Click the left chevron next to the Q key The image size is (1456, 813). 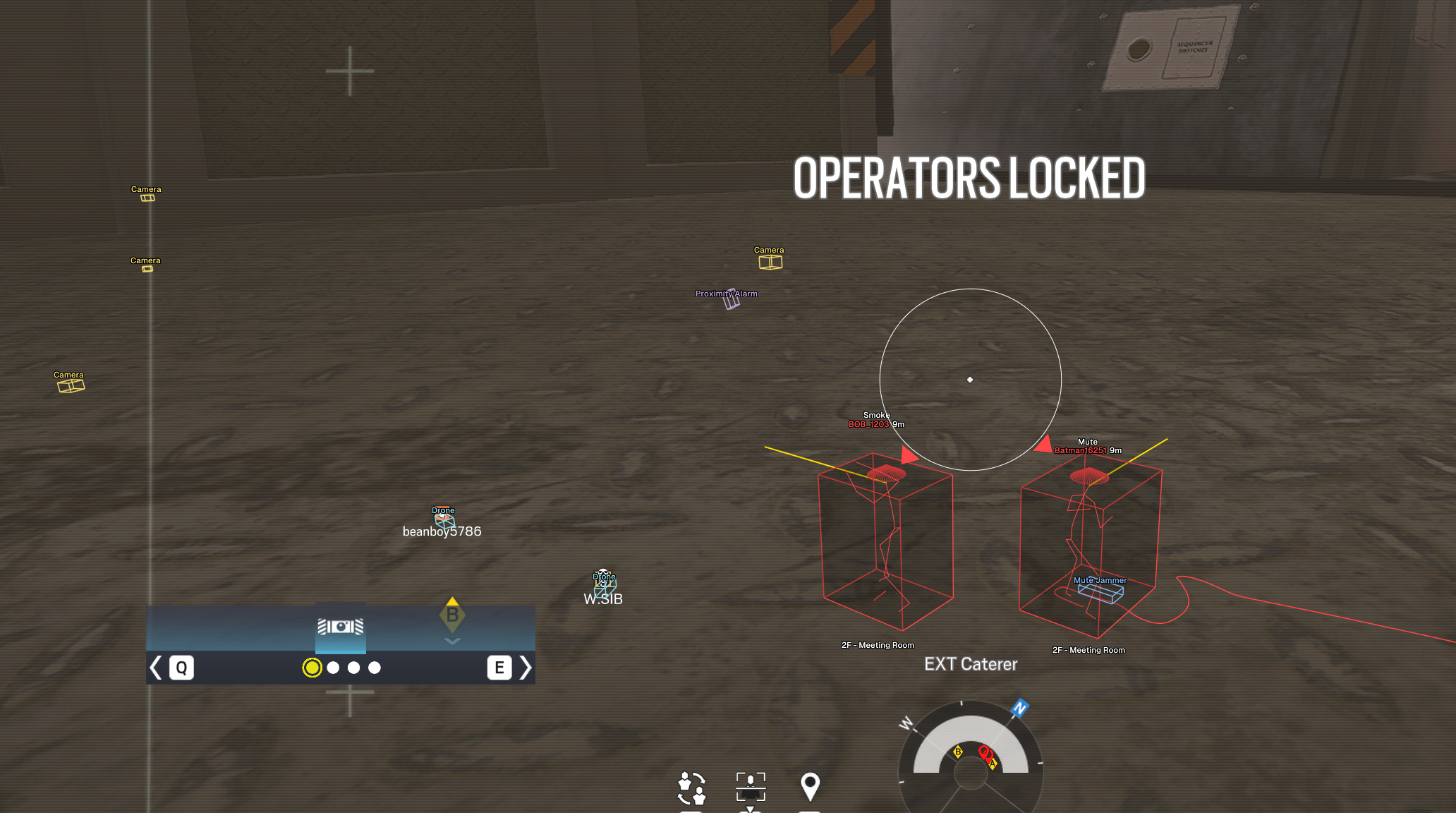point(155,667)
